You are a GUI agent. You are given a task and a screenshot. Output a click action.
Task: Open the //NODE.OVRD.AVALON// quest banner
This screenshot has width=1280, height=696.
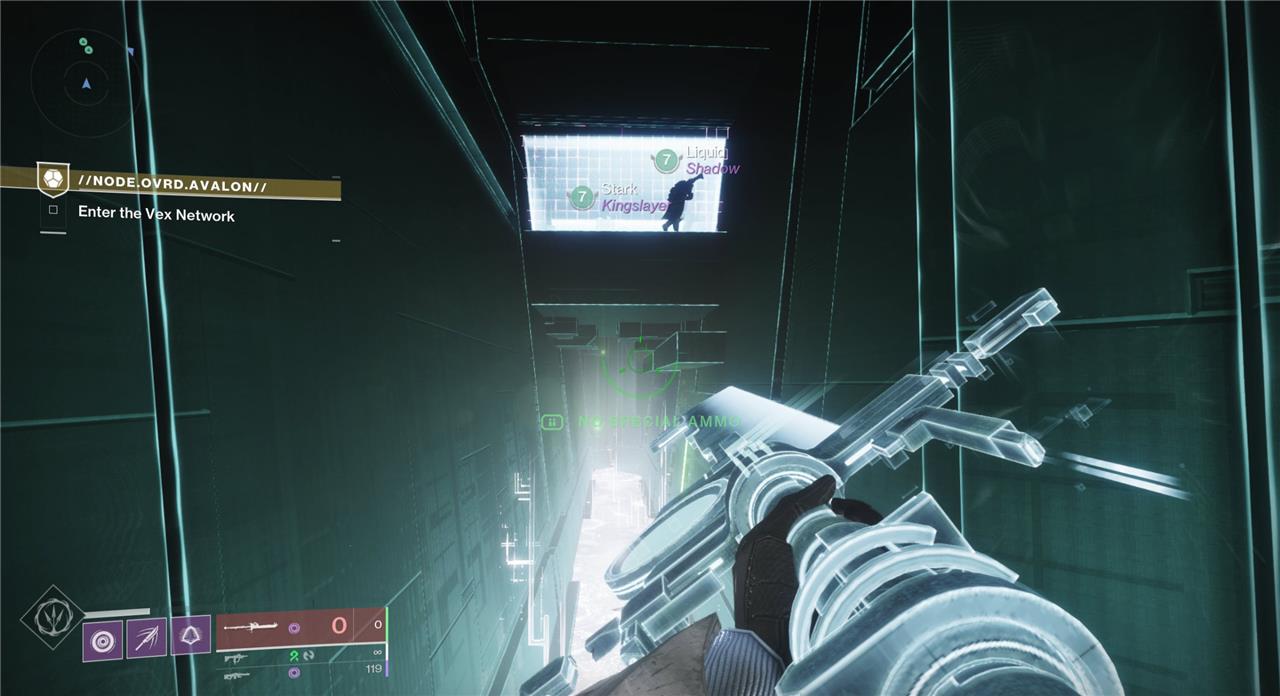click(170, 185)
